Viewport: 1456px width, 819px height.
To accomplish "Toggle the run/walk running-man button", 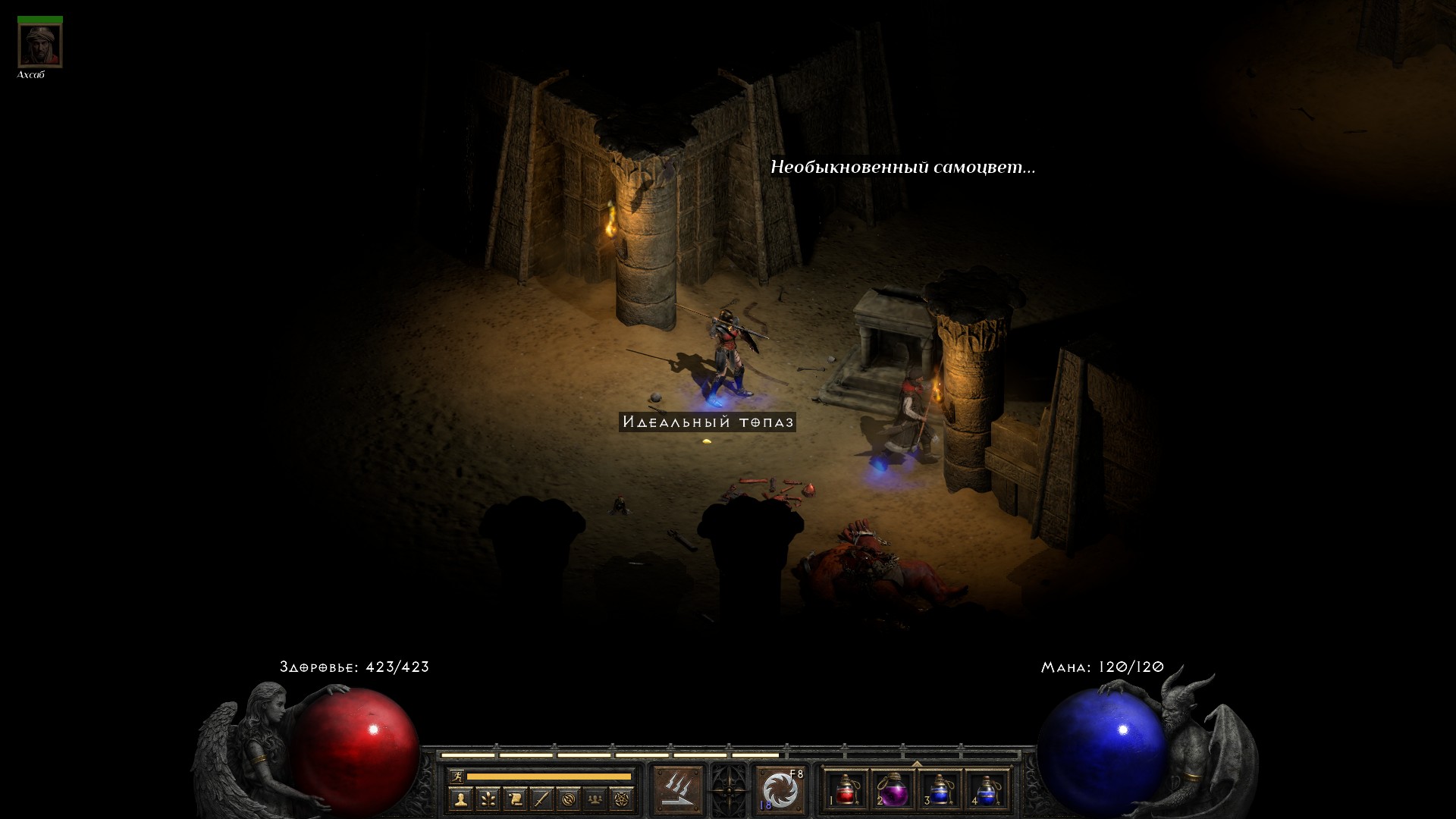I will (x=456, y=776).
